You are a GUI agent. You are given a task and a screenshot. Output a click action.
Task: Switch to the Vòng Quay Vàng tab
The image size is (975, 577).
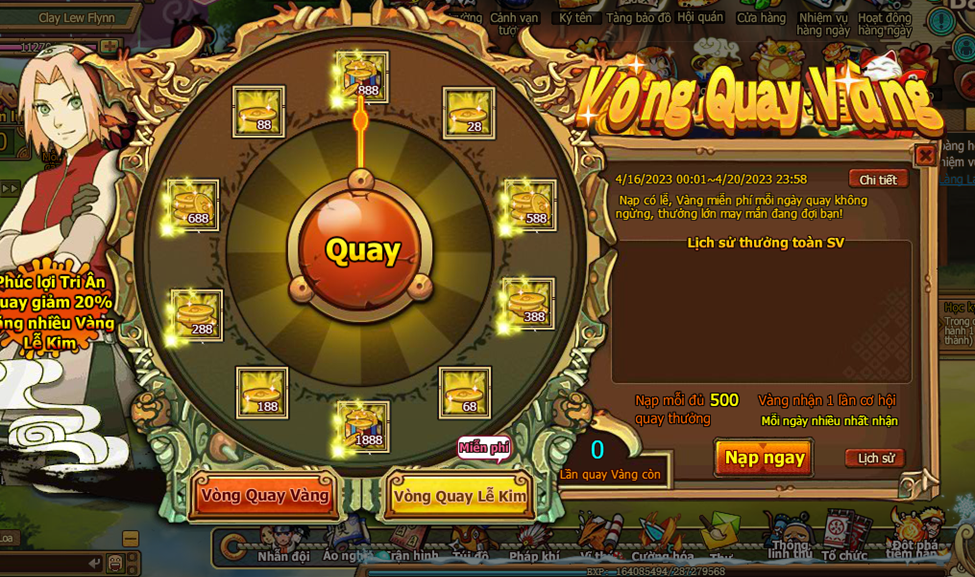pos(265,495)
